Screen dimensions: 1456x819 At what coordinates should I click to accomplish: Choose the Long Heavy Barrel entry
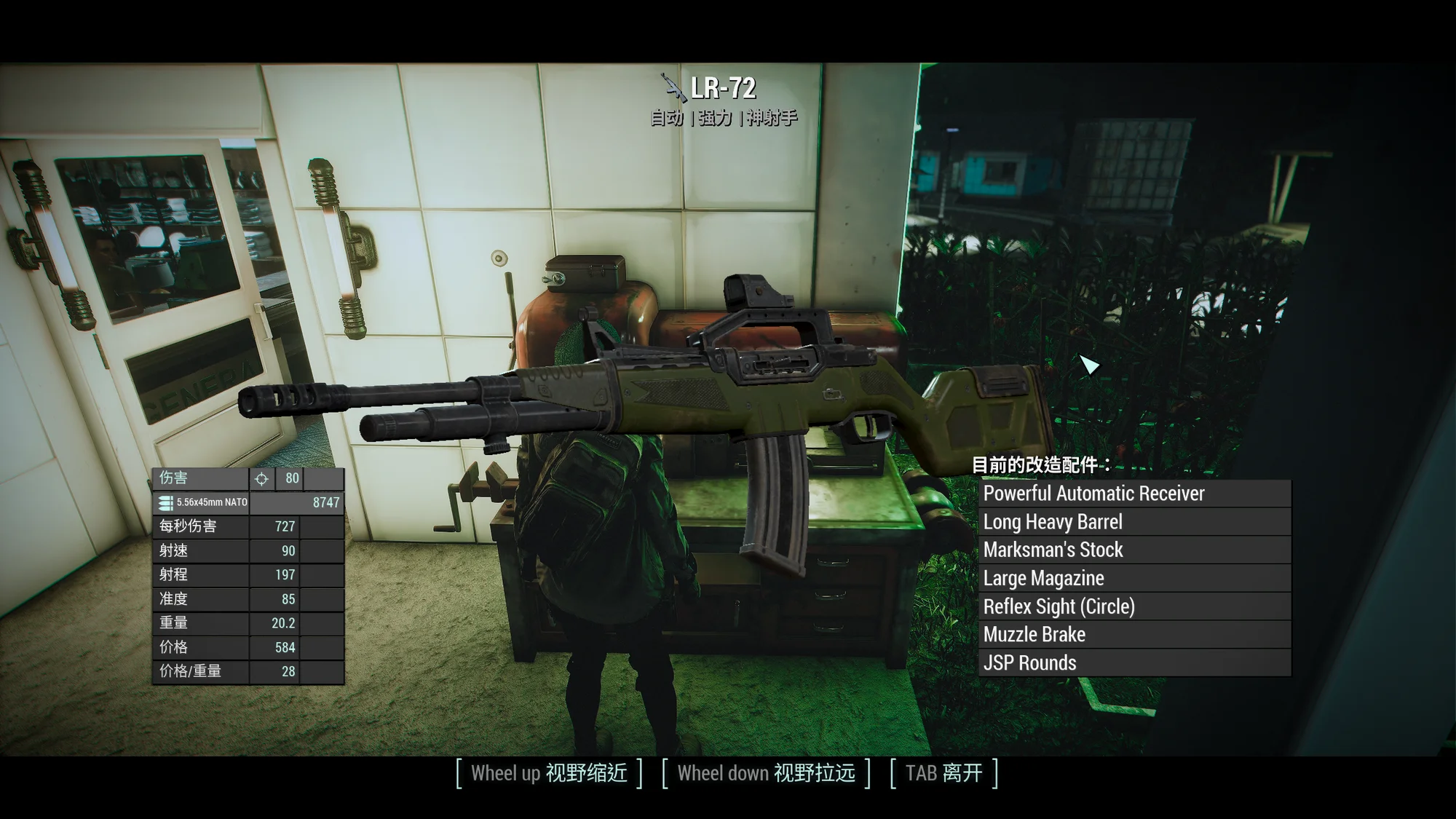[1134, 522]
